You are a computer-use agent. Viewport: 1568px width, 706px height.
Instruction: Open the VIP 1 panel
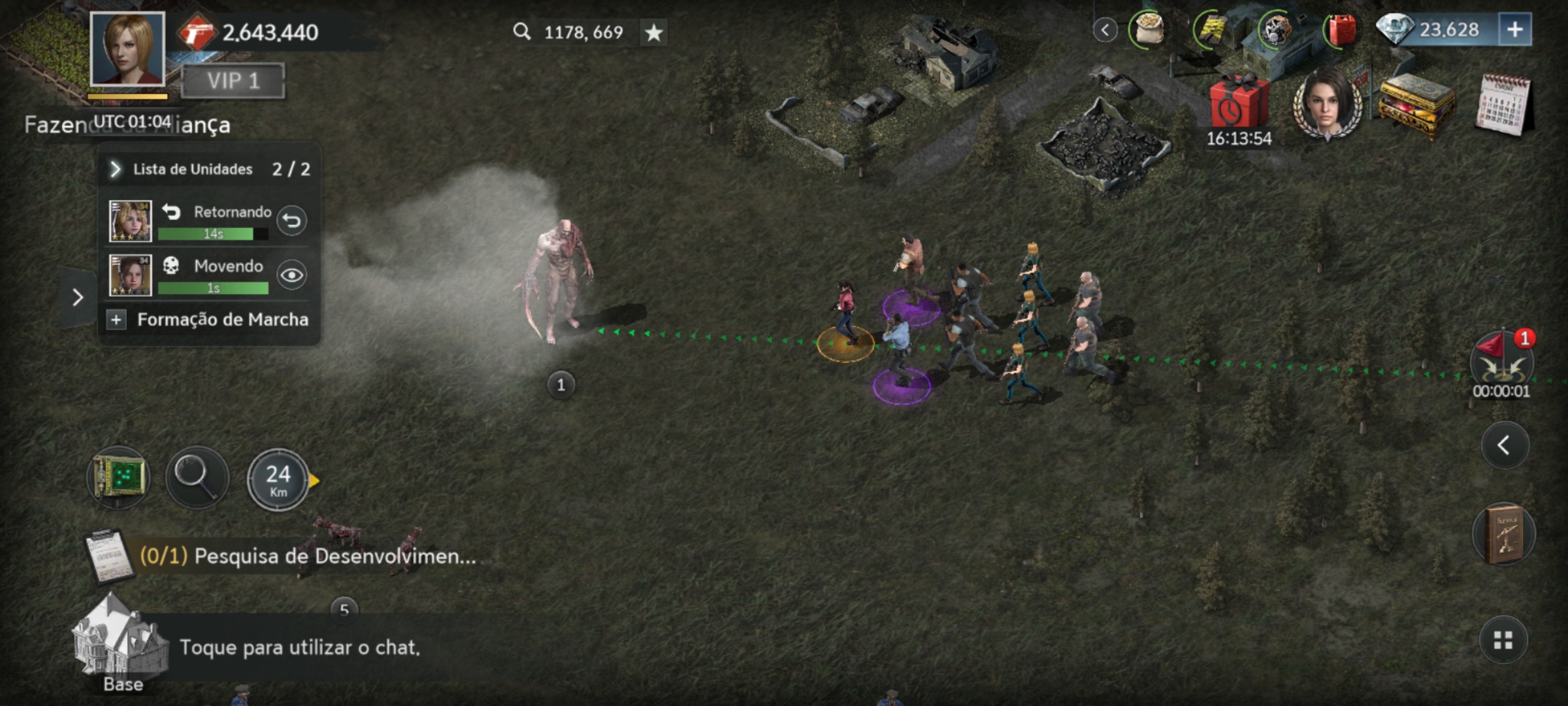coord(233,81)
